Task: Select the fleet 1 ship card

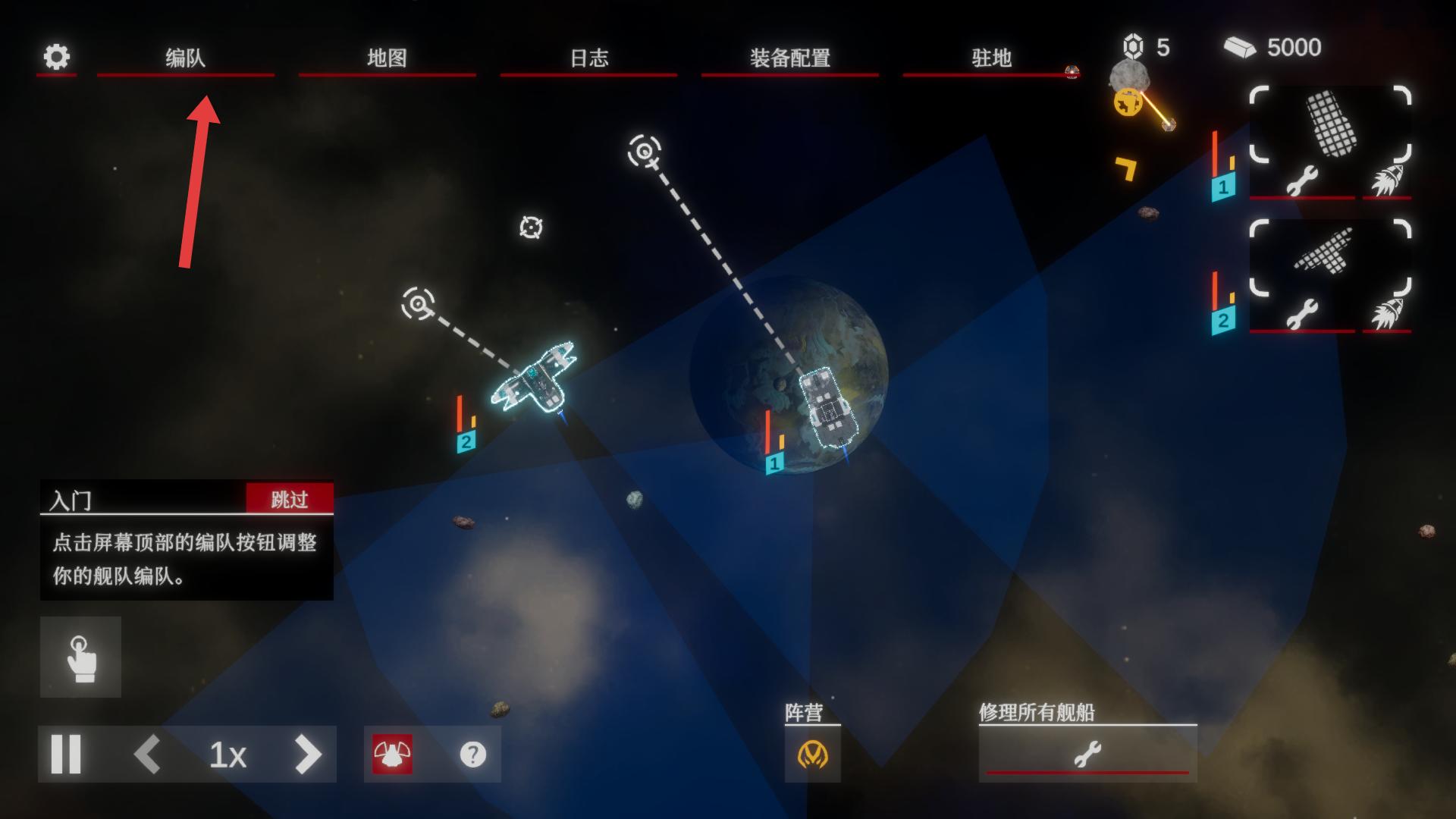Action: [1330, 125]
